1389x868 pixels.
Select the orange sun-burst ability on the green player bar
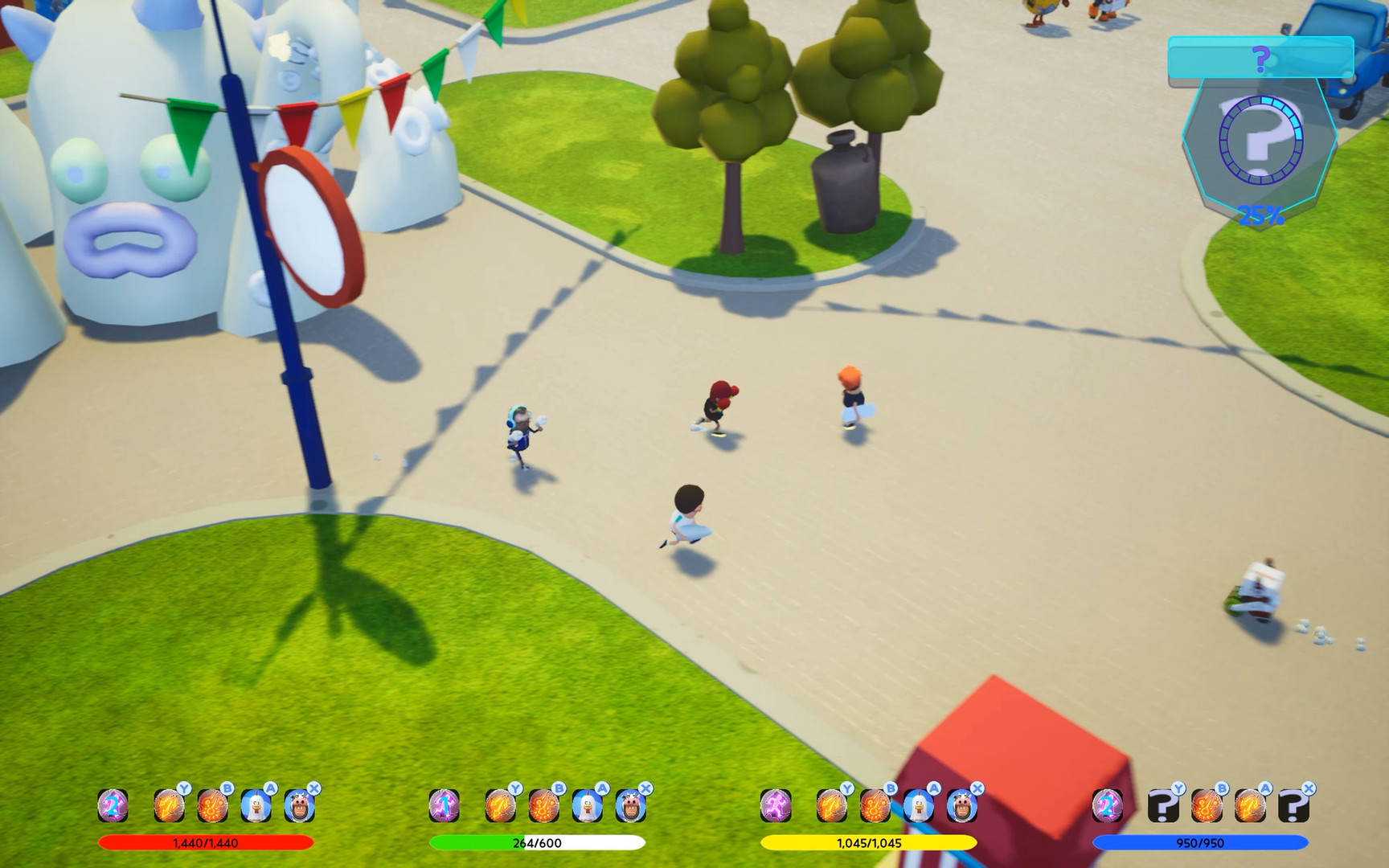click(x=543, y=806)
